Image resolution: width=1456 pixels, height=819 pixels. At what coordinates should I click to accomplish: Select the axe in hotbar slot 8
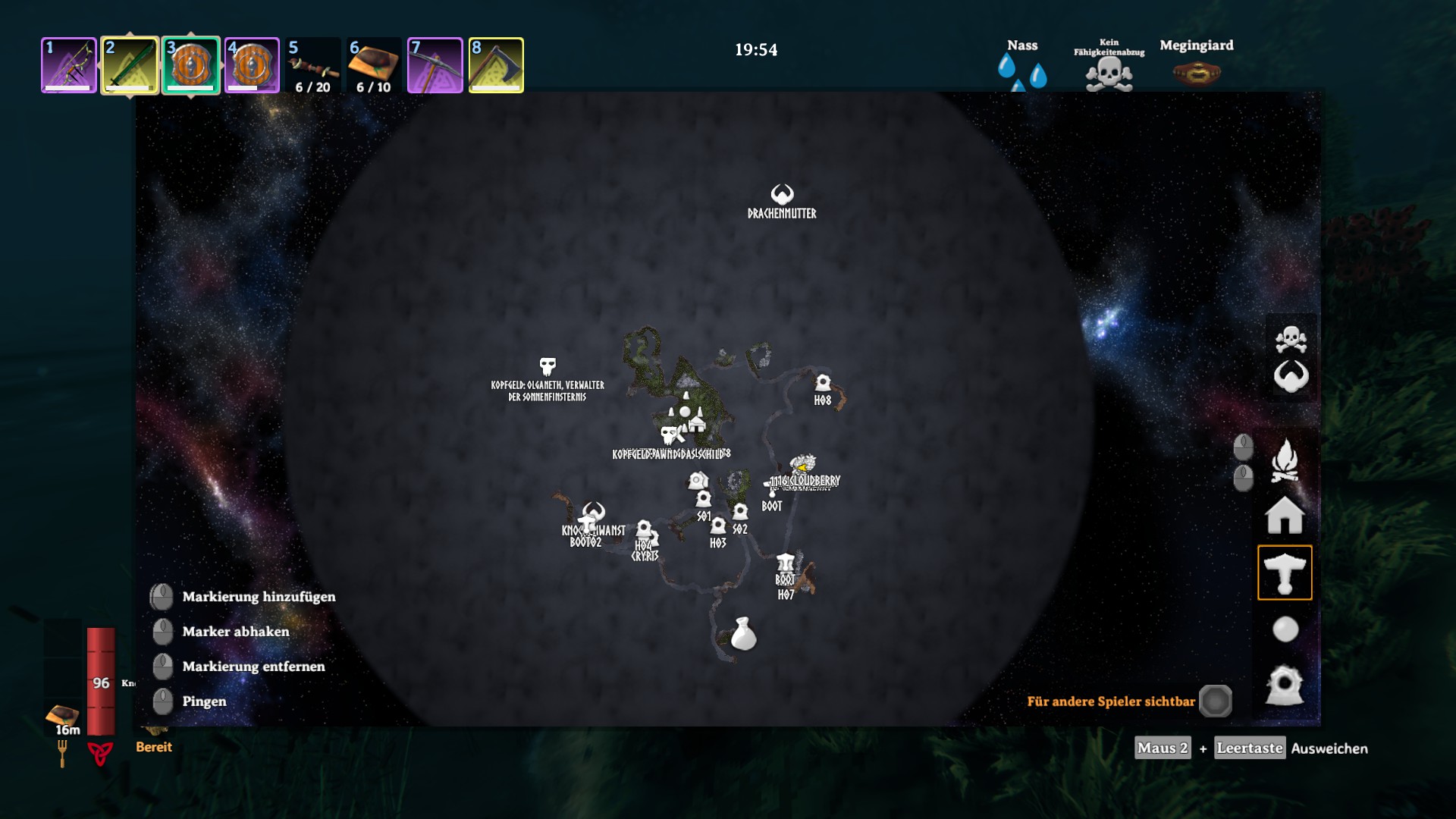(496, 65)
